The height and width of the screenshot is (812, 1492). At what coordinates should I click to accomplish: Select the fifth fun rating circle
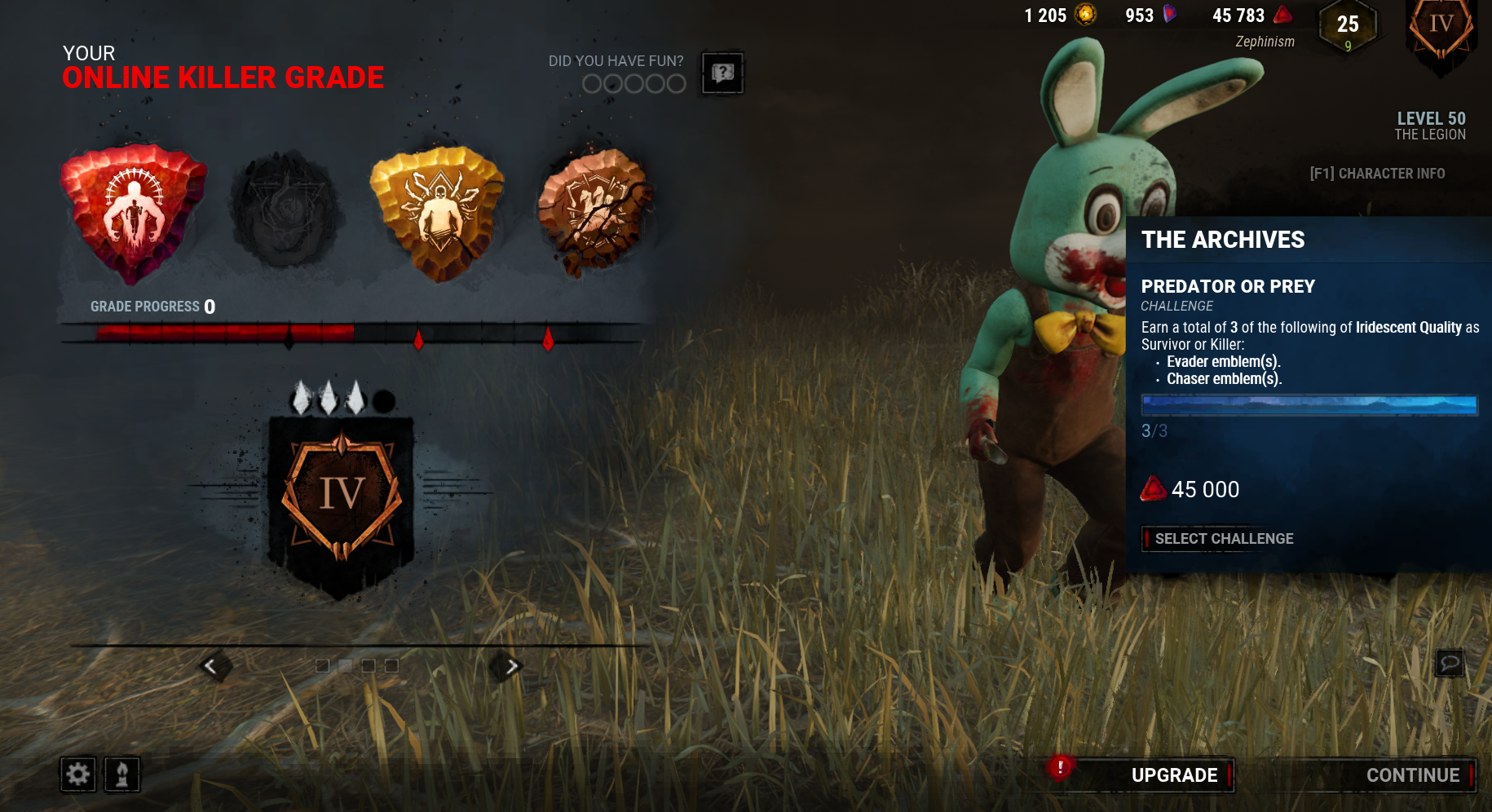tap(676, 83)
